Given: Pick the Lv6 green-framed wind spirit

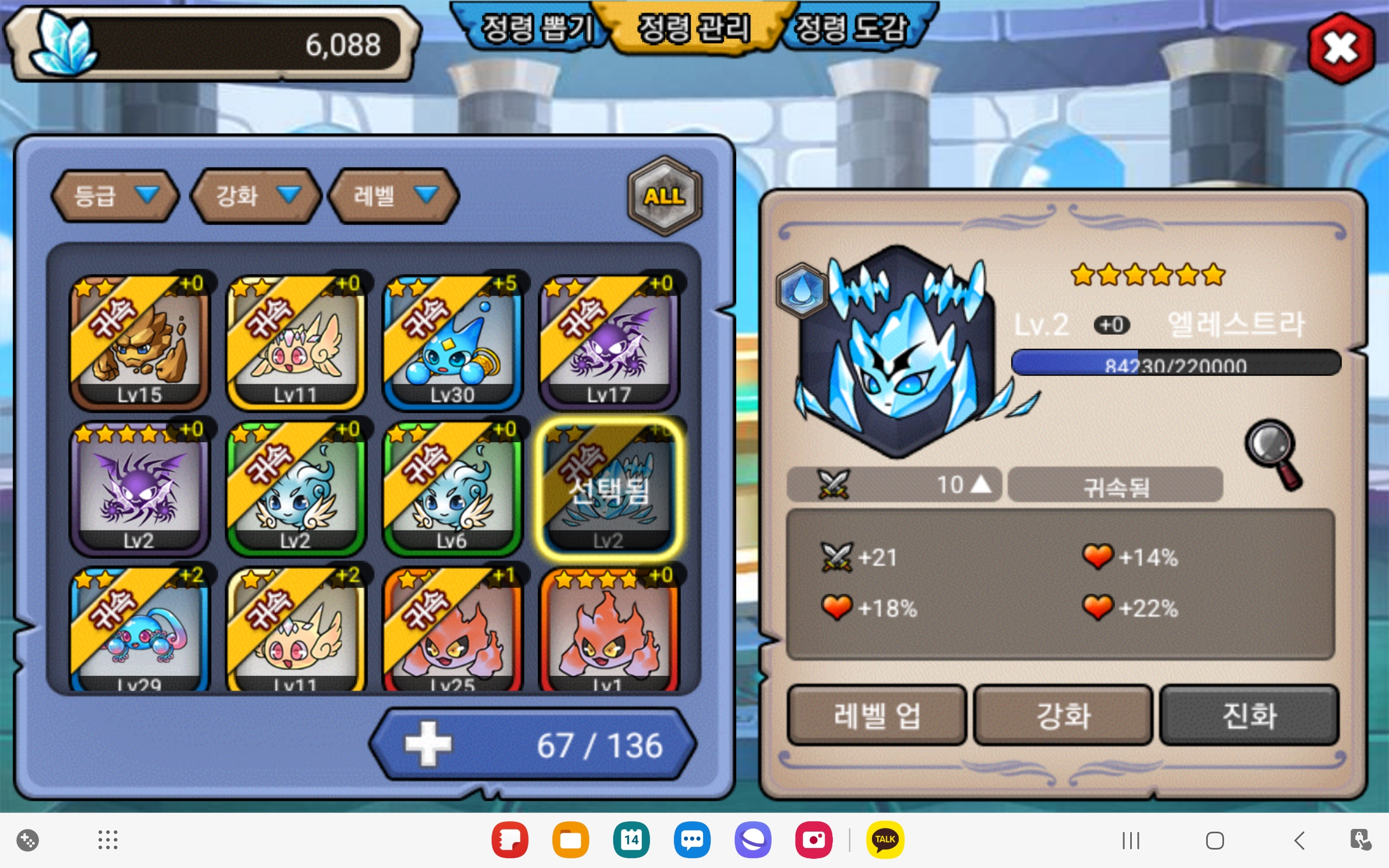Looking at the screenshot, I should point(453,488).
